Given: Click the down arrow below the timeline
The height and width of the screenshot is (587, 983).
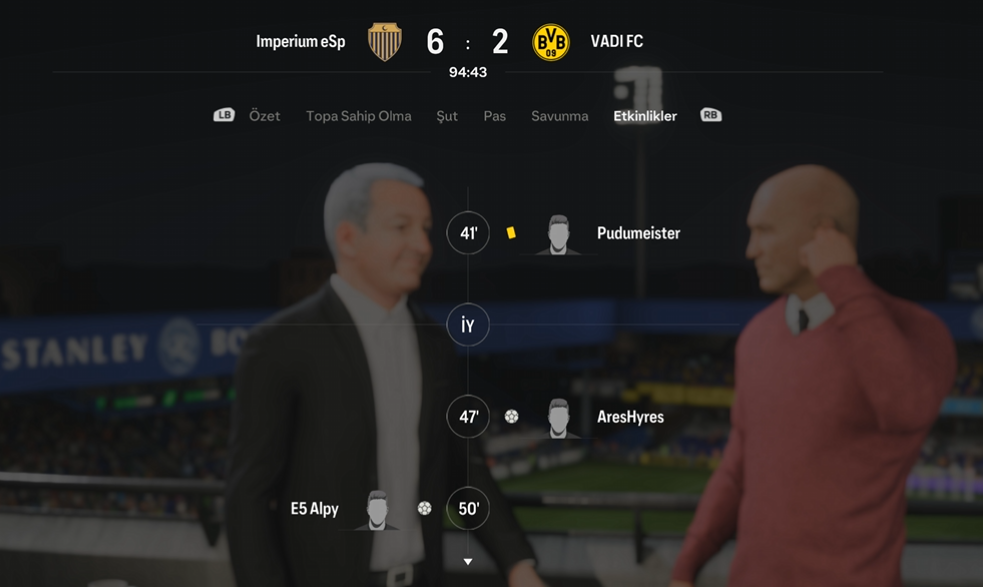Looking at the screenshot, I should (467, 562).
